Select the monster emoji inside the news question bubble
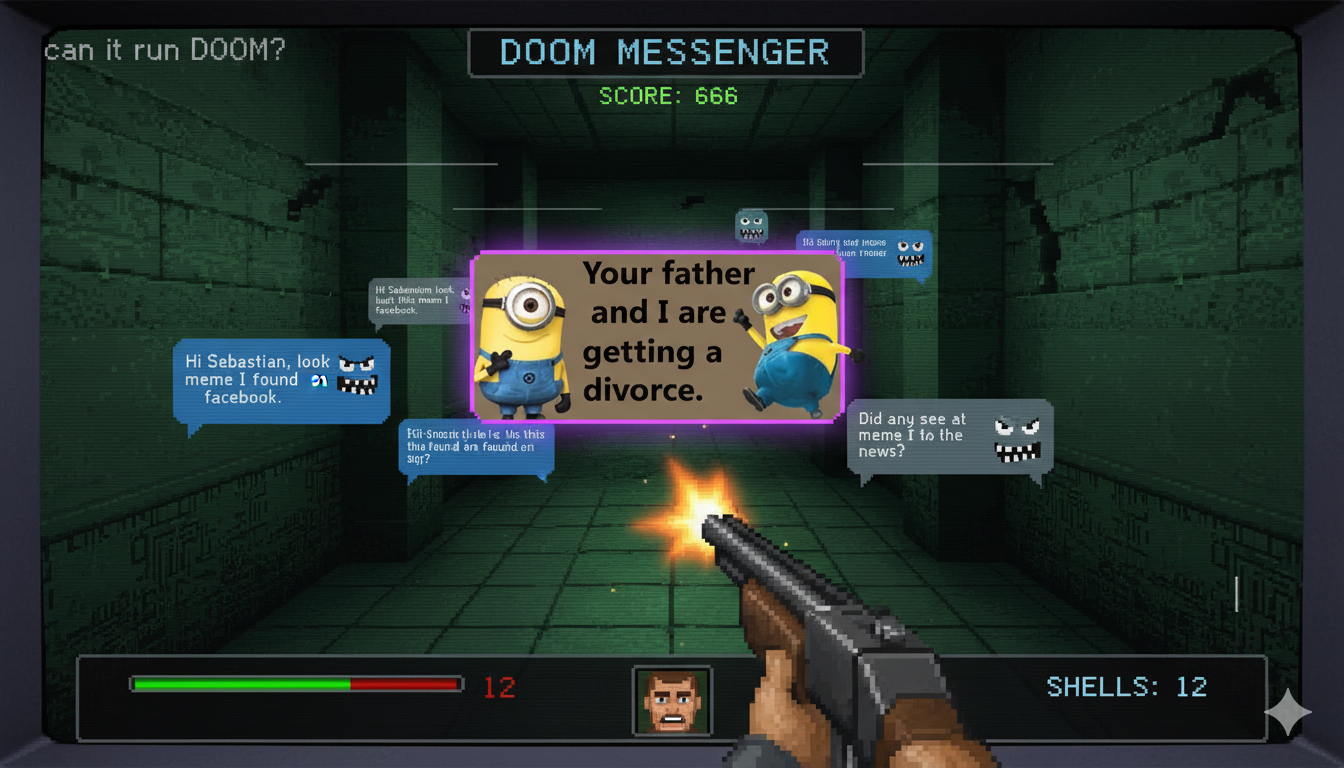1344x768 pixels. point(1016,440)
